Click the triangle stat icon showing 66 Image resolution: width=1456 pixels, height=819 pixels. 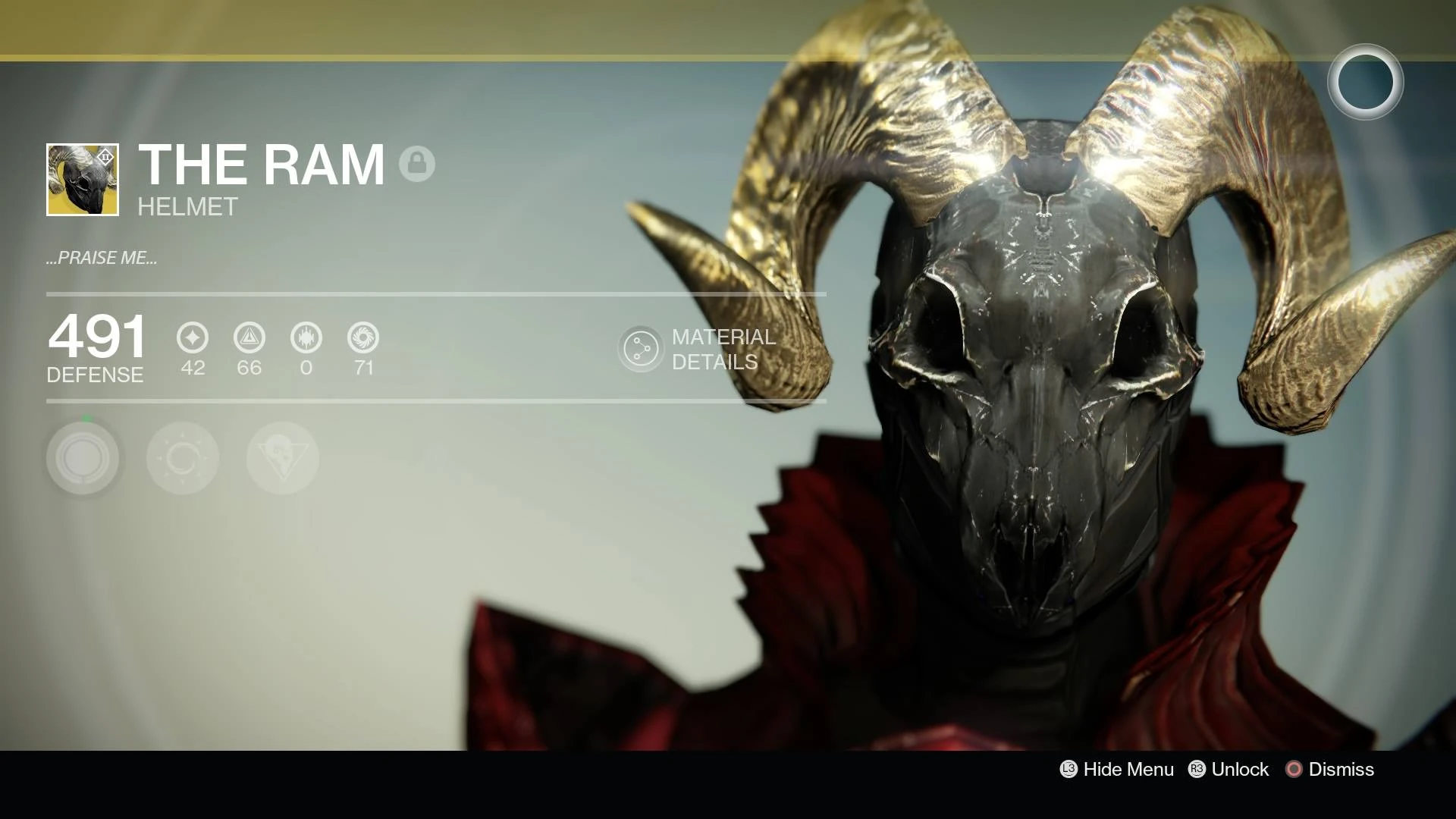[x=249, y=338]
